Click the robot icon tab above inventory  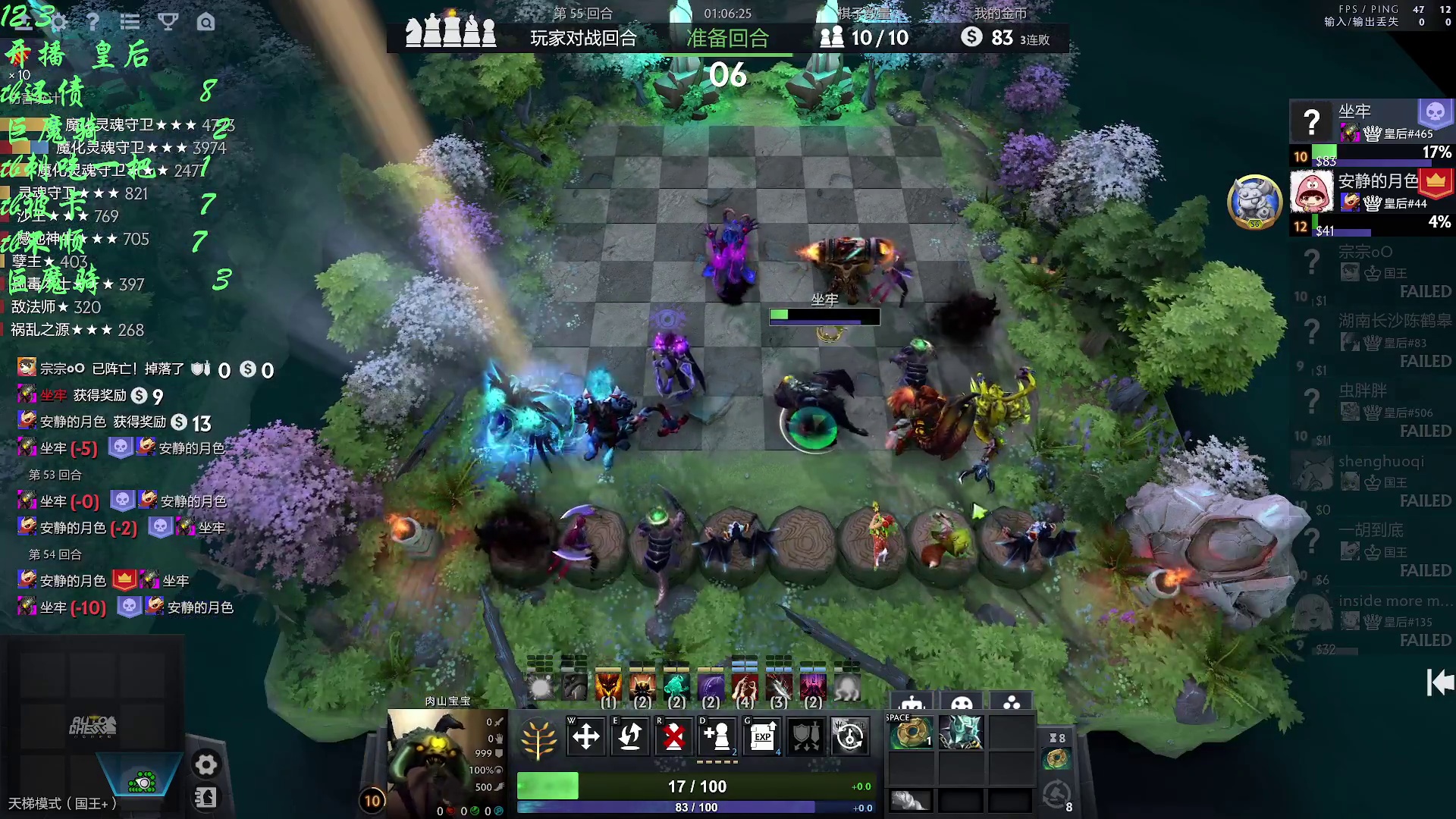pos(912,702)
